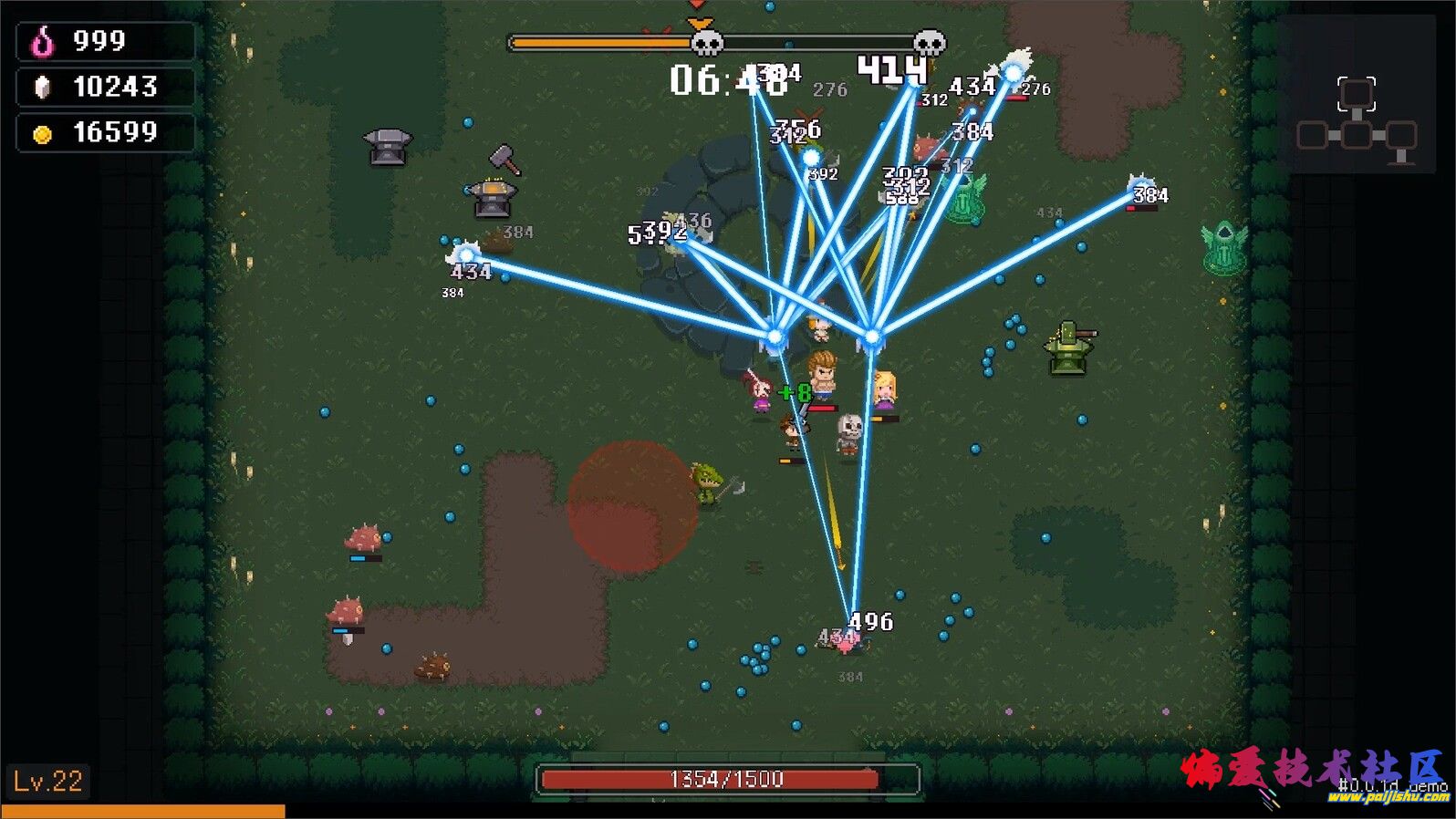Click the dungeon room minimap
1456x819 pixels.
tap(1357, 119)
